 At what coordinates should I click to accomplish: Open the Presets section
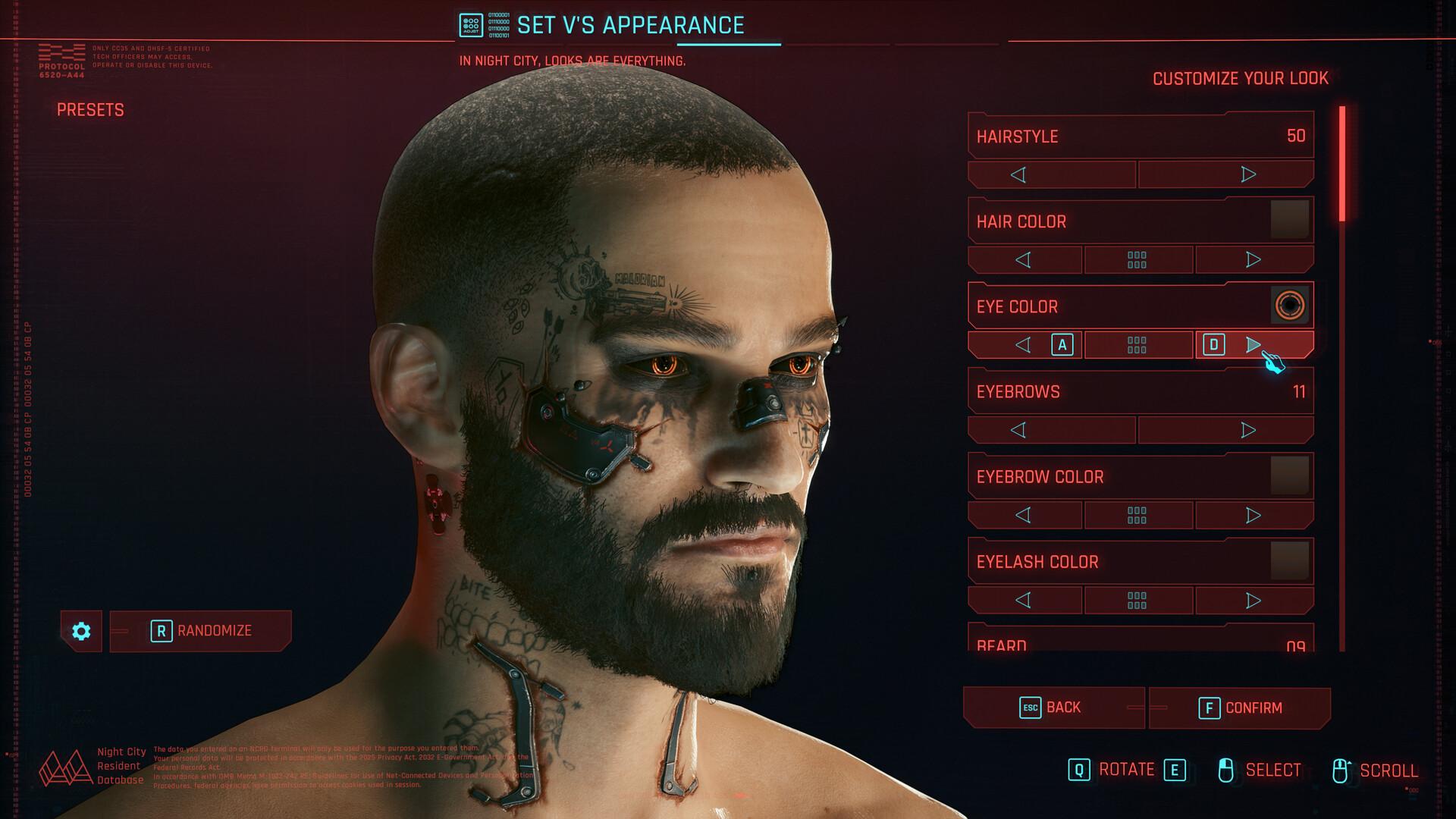(90, 110)
